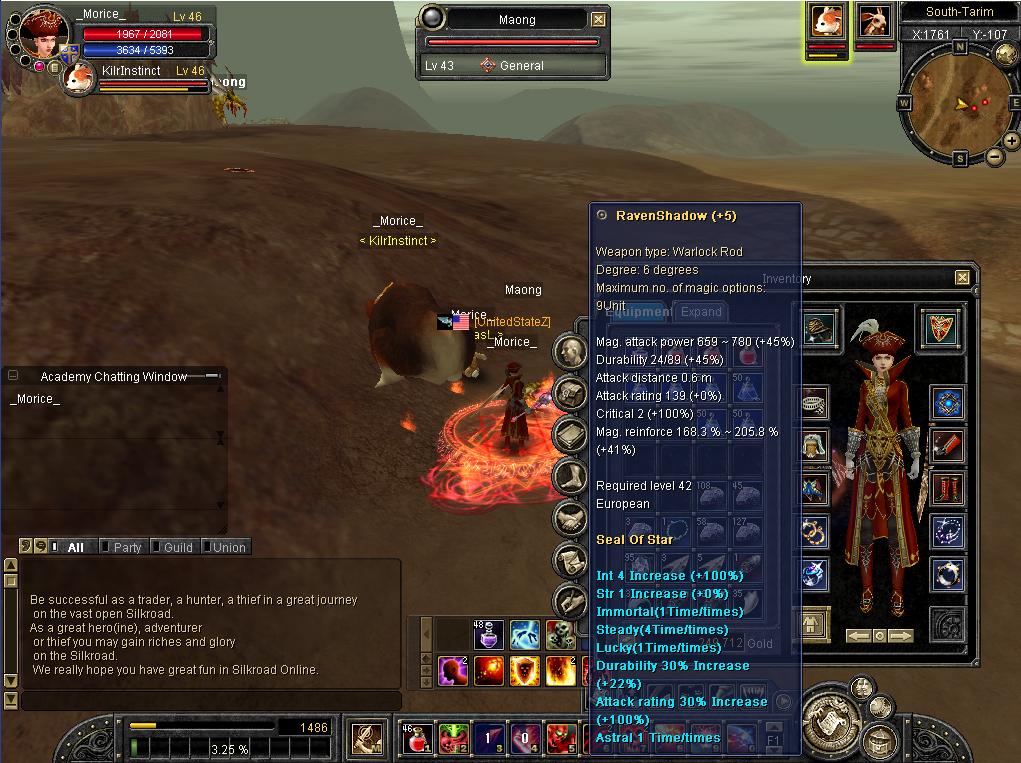Activate the green monster skill in hotbar slot 2
1021x763 pixels.
point(453,739)
